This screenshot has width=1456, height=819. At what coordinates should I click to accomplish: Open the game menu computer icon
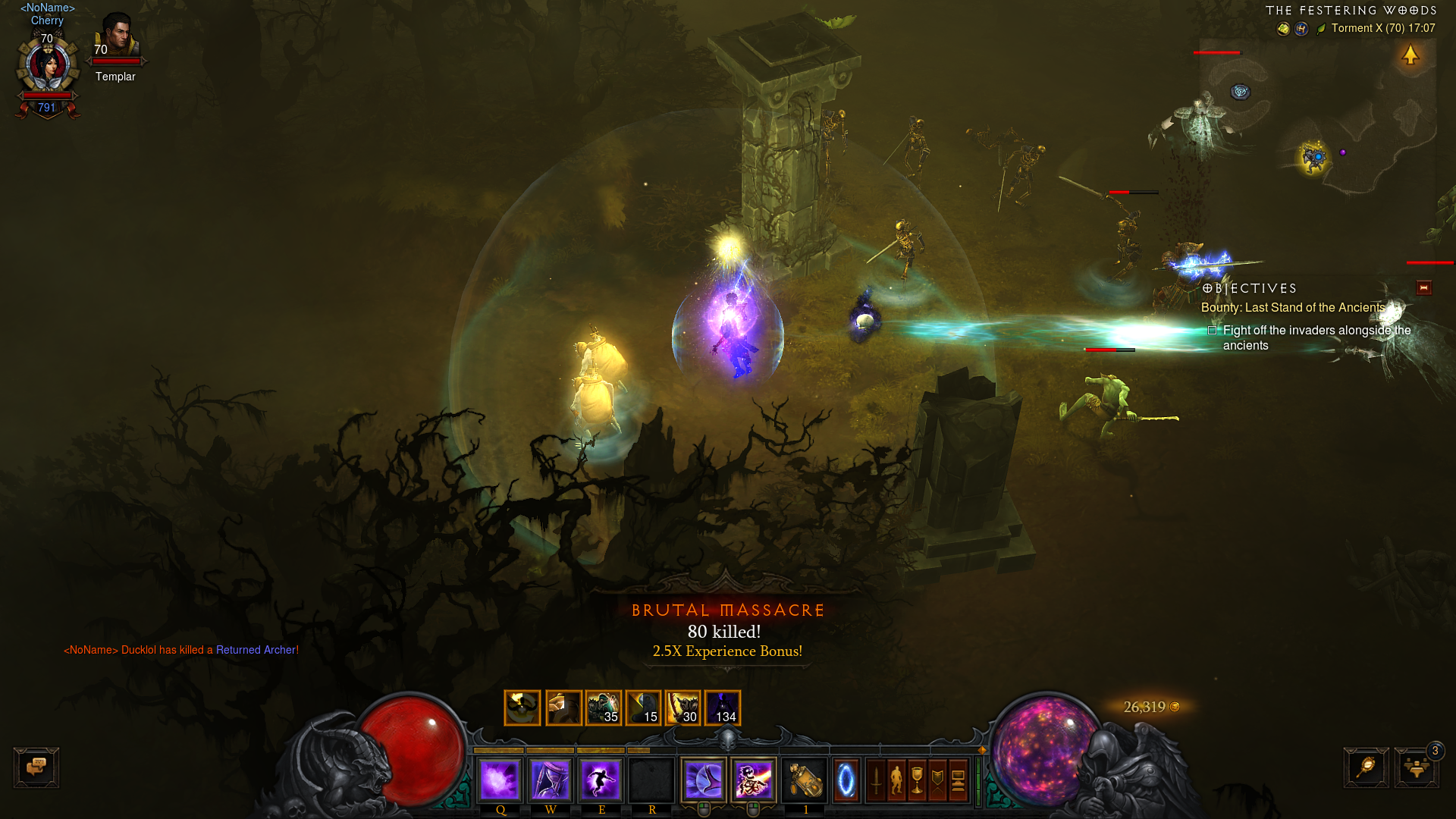(x=958, y=780)
